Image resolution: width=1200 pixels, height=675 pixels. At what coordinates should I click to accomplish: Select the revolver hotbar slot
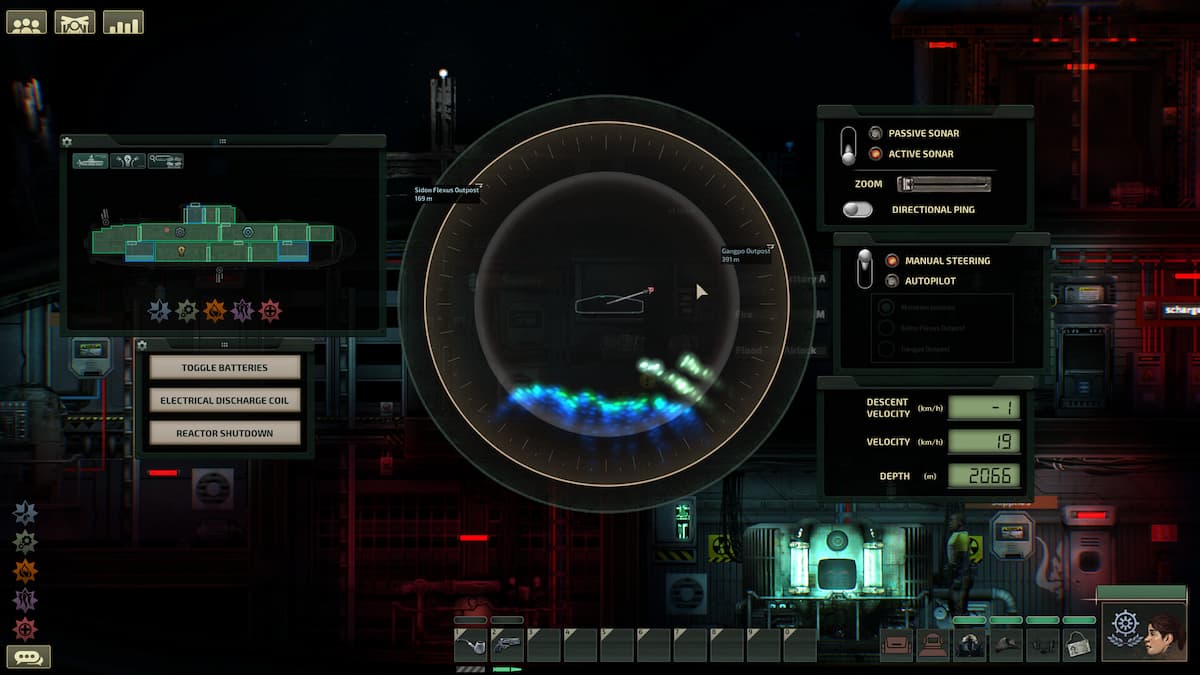pyautogui.click(x=508, y=645)
